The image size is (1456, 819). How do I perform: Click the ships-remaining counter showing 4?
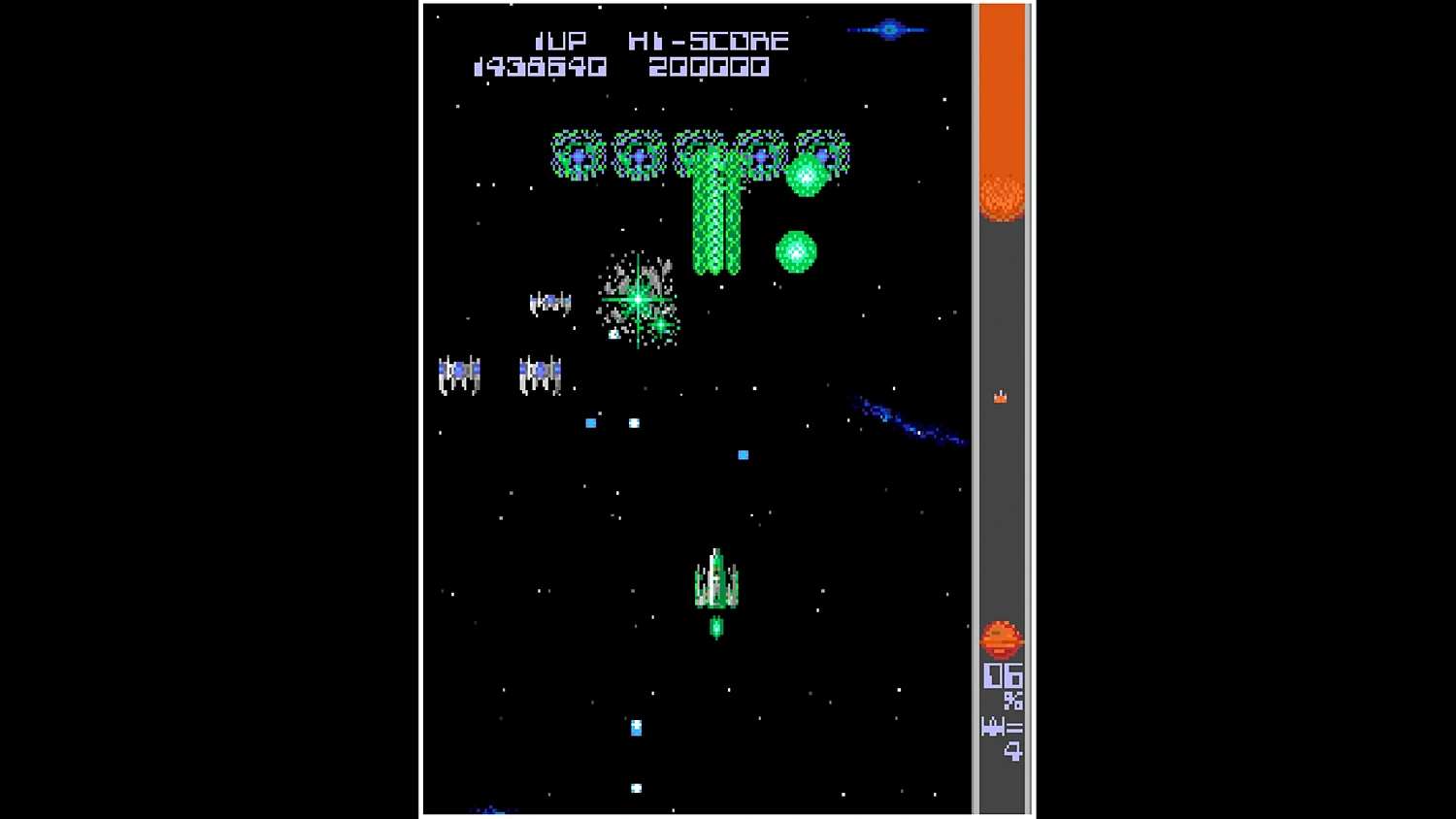[x=1003, y=737]
